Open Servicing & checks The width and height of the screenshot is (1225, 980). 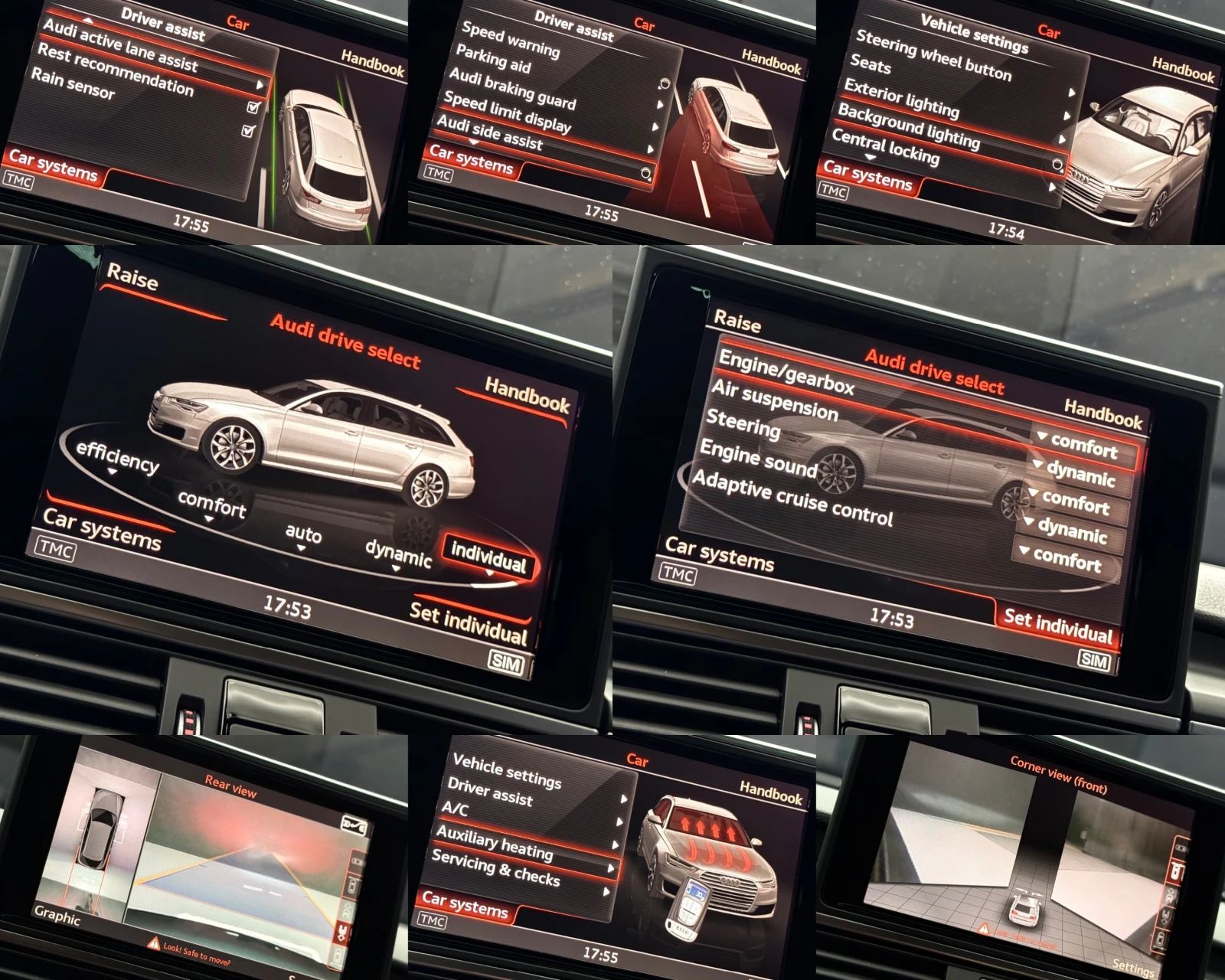tap(495, 867)
